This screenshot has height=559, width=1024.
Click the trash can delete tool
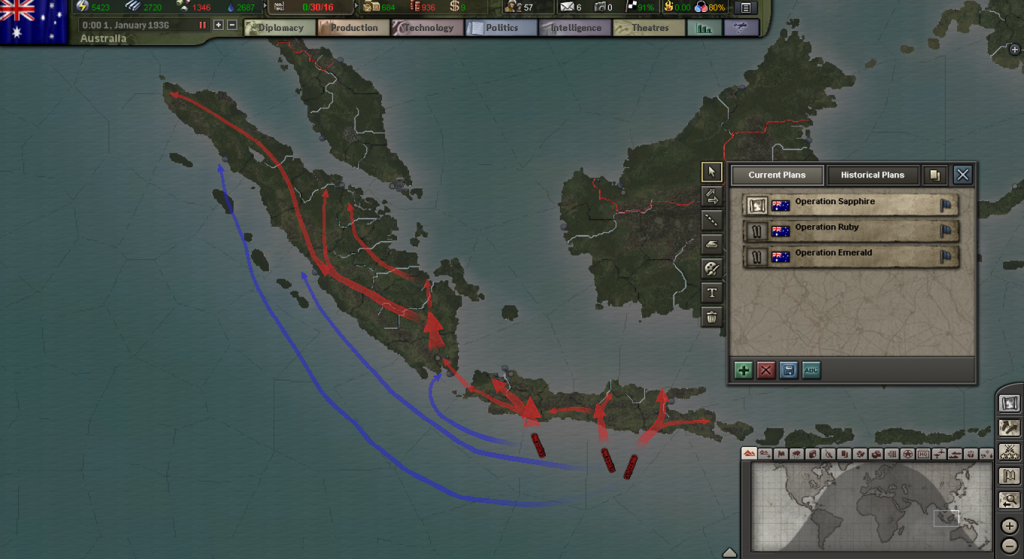[x=711, y=317]
